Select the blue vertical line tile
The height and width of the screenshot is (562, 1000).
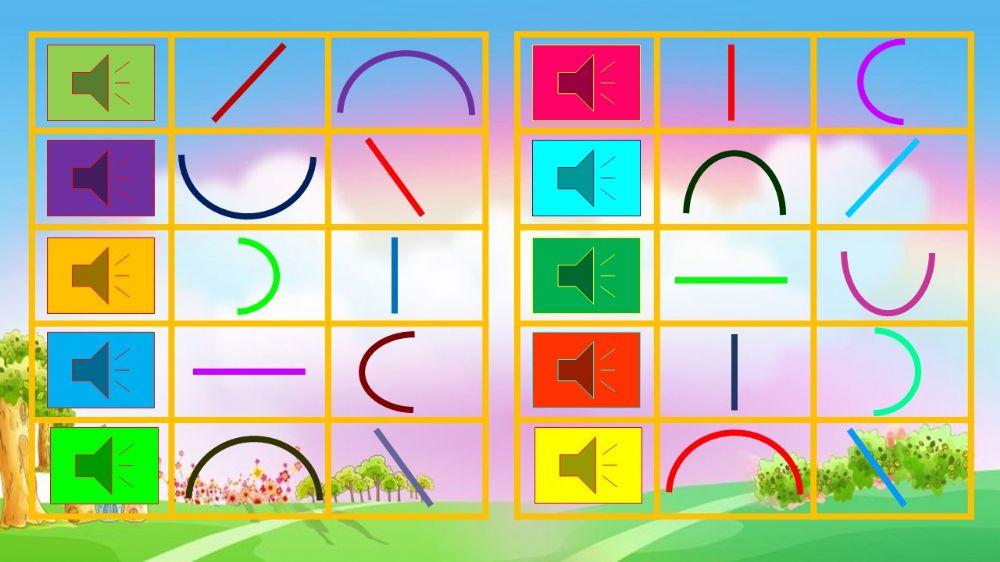click(394, 275)
